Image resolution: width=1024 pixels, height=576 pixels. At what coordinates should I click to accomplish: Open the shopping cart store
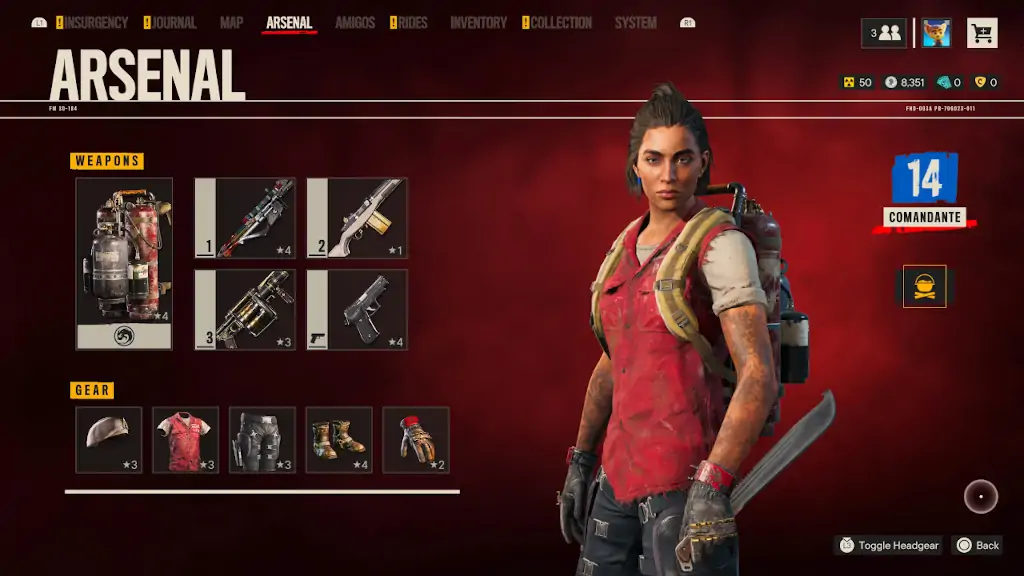982,33
